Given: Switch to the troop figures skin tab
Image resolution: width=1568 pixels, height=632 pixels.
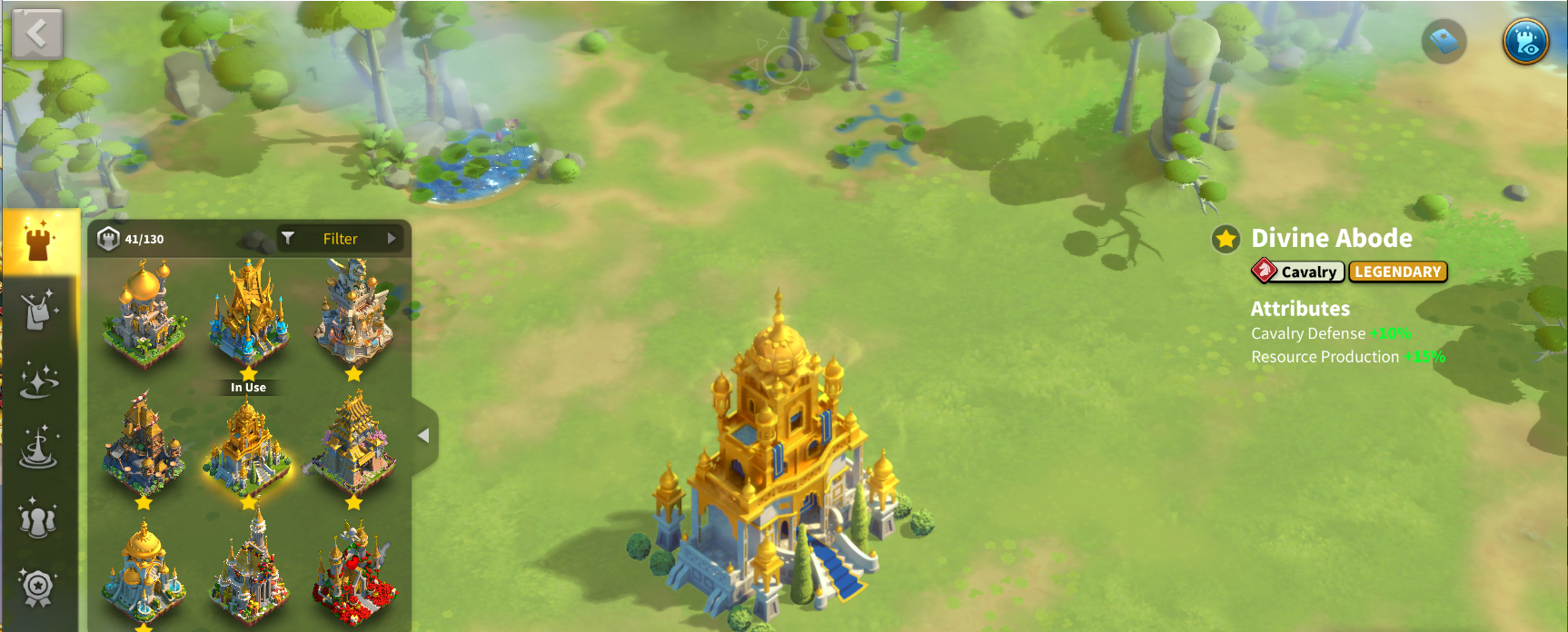Looking at the screenshot, I should pyautogui.click(x=38, y=518).
